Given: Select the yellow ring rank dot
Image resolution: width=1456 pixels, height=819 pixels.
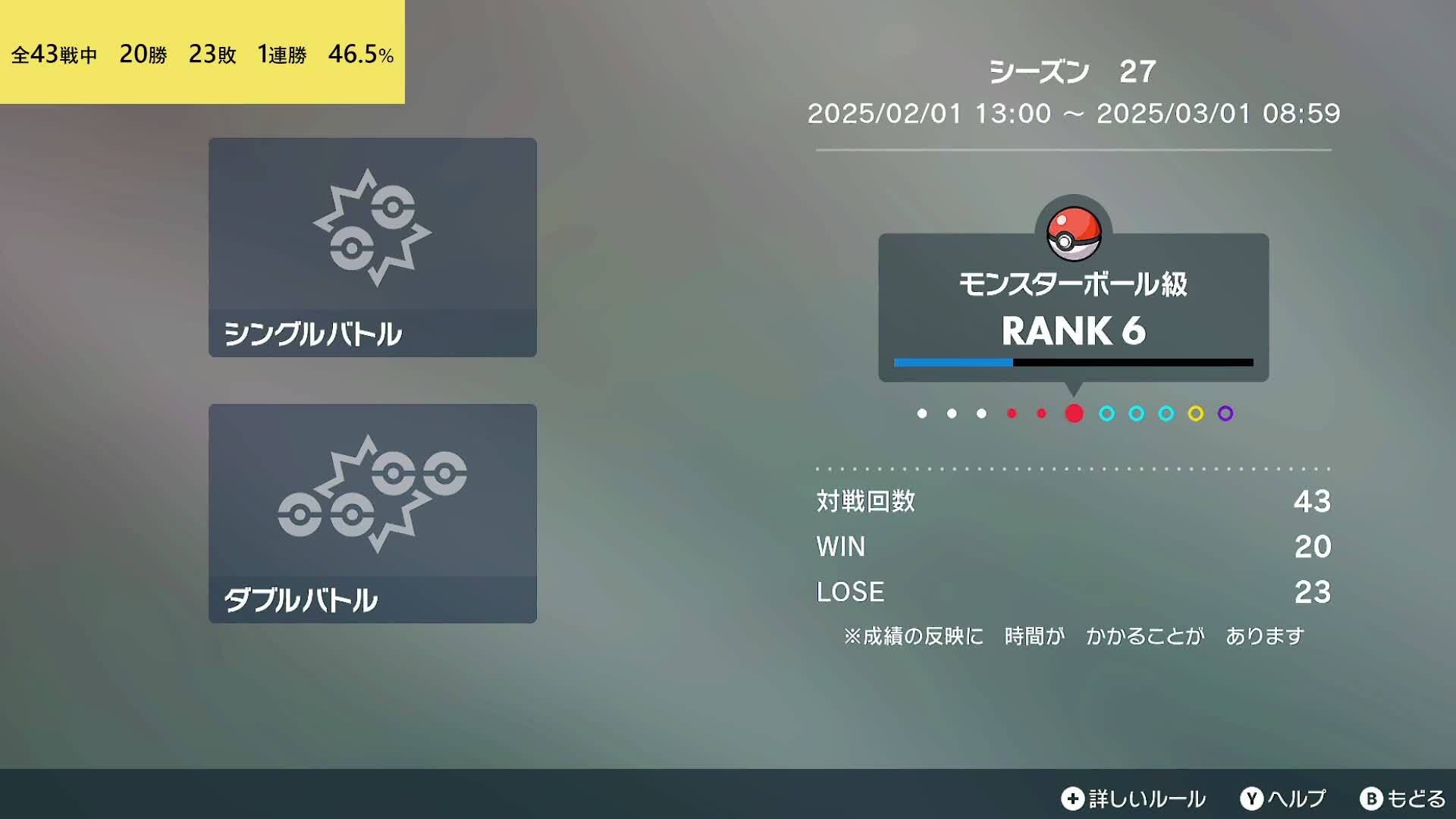Looking at the screenshot, I should 1197,414.
